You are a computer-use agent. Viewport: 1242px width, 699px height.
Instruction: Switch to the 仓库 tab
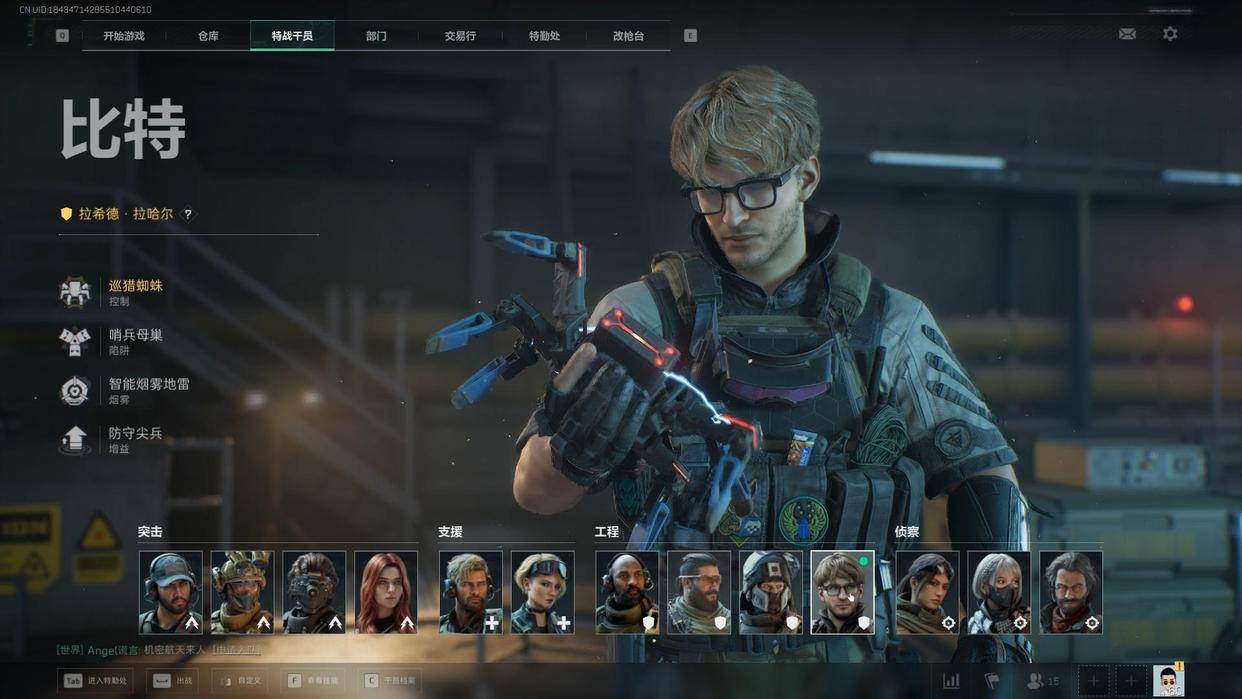click(208, 36)
